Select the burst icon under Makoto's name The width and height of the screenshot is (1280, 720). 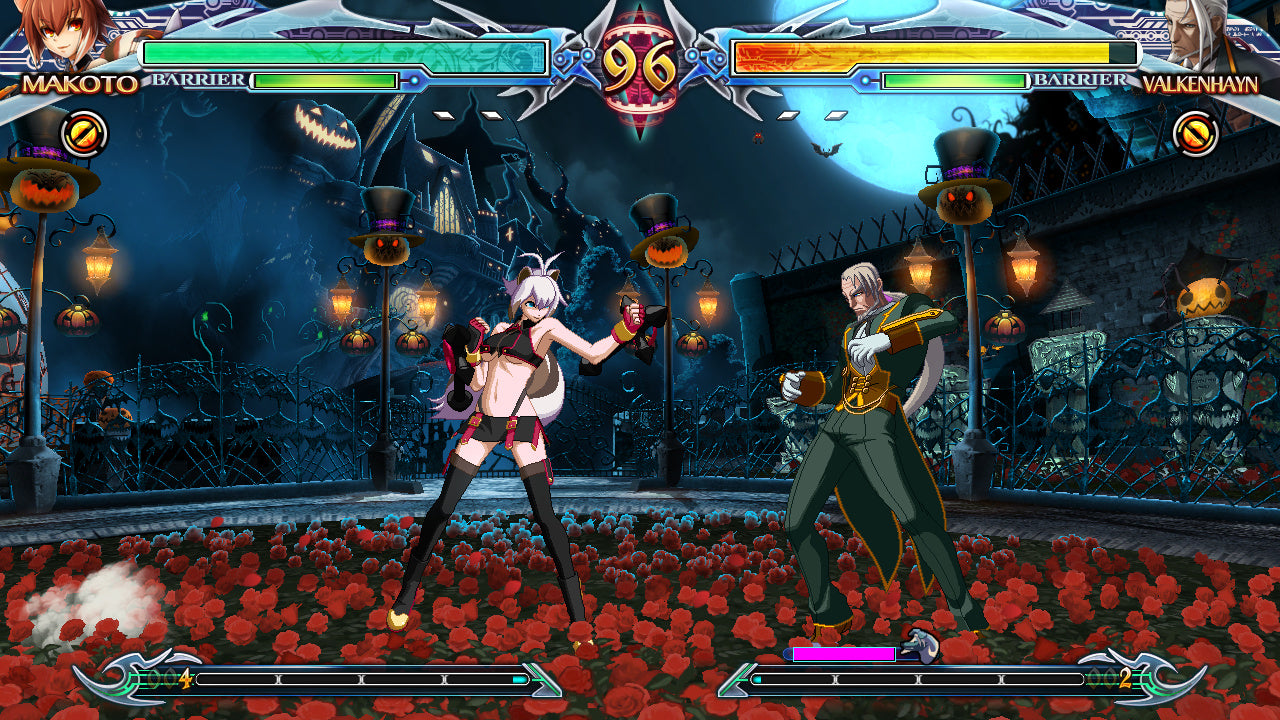click(x=84, y=133)
